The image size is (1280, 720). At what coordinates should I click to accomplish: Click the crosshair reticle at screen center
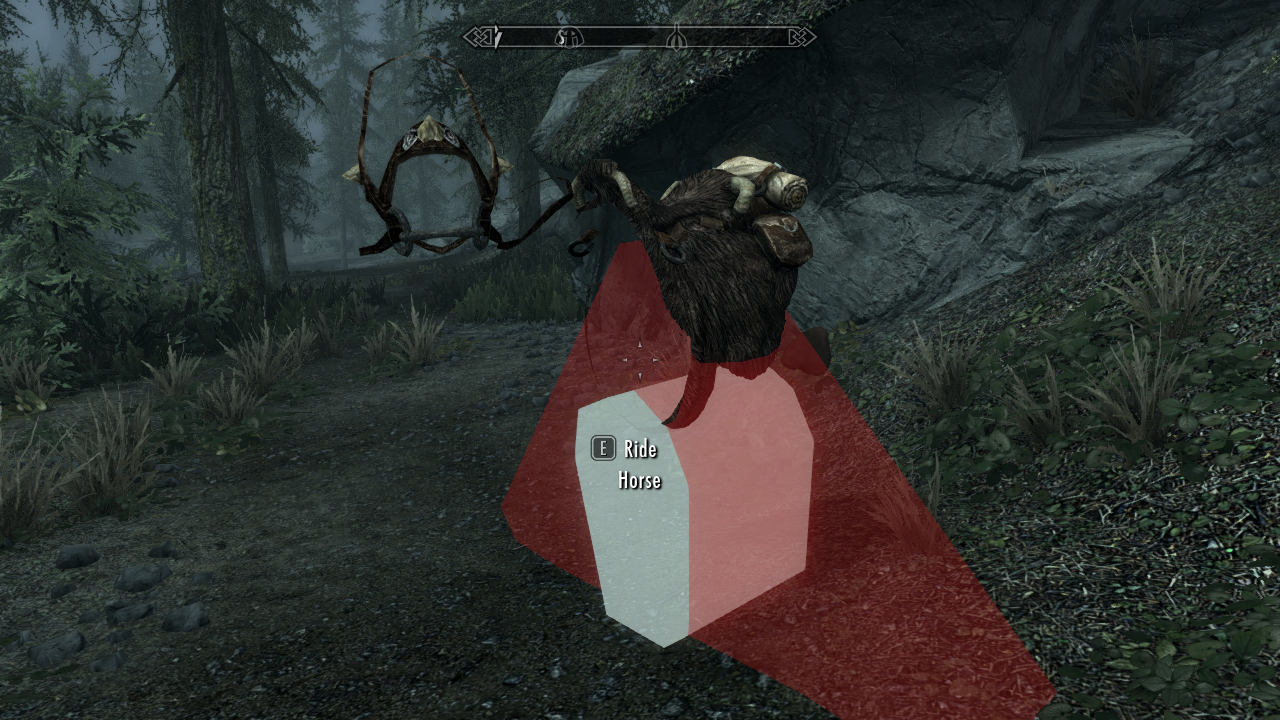click(640, 360)
